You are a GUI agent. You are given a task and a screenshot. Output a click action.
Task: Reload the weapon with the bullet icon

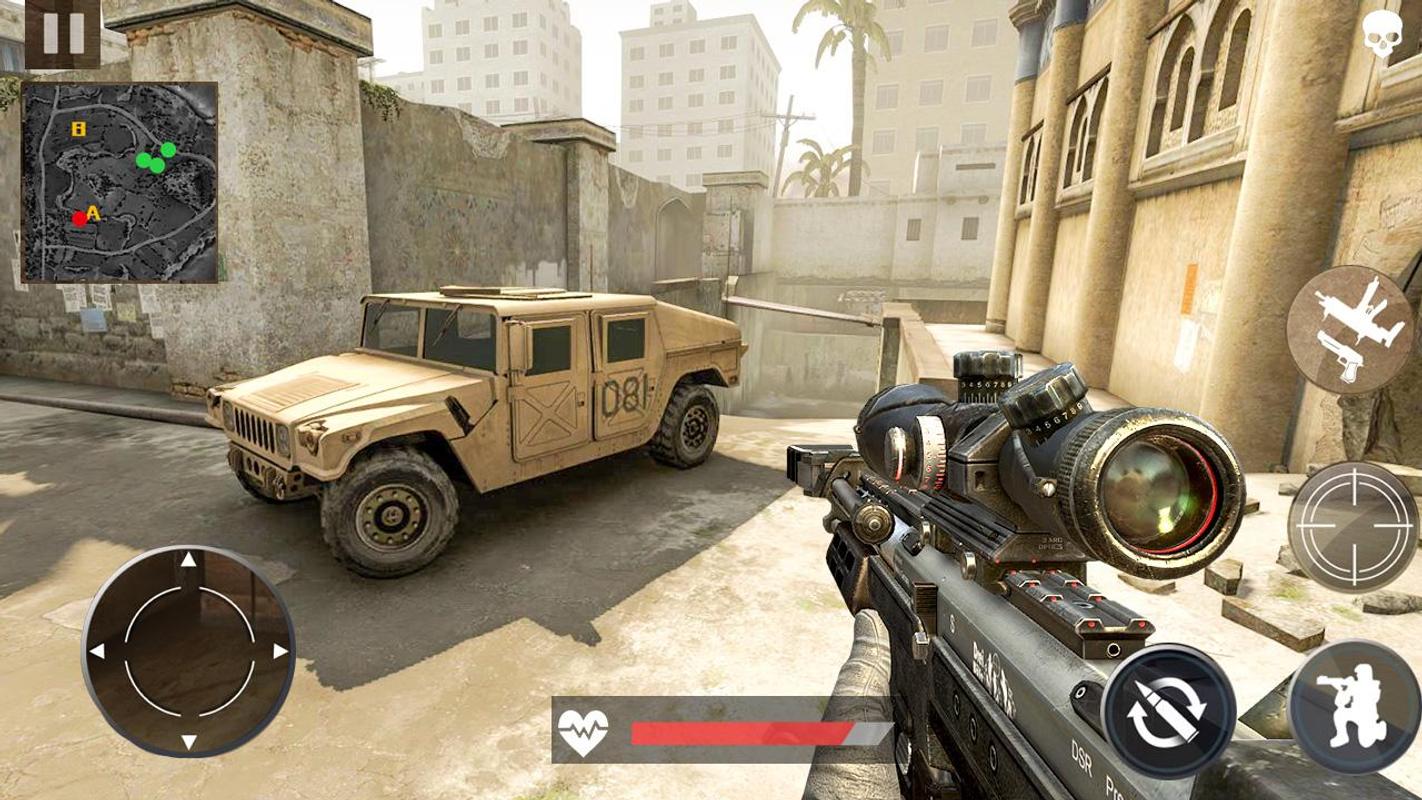1168,710
